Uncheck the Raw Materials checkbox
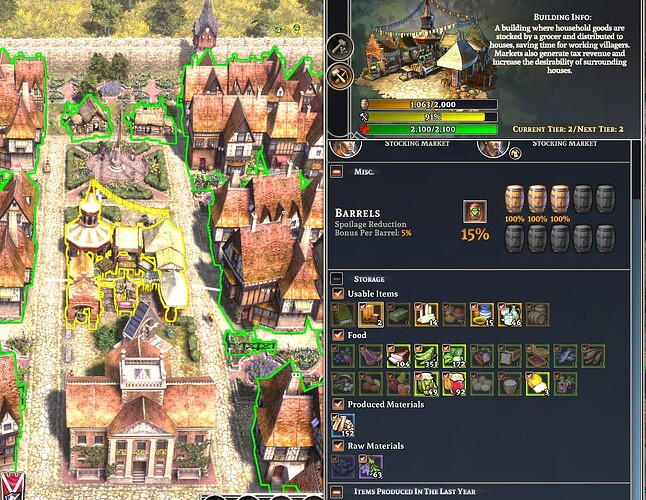Image resolution: width=646 pixels, height=500 pixels. click(x=338, y=445)
